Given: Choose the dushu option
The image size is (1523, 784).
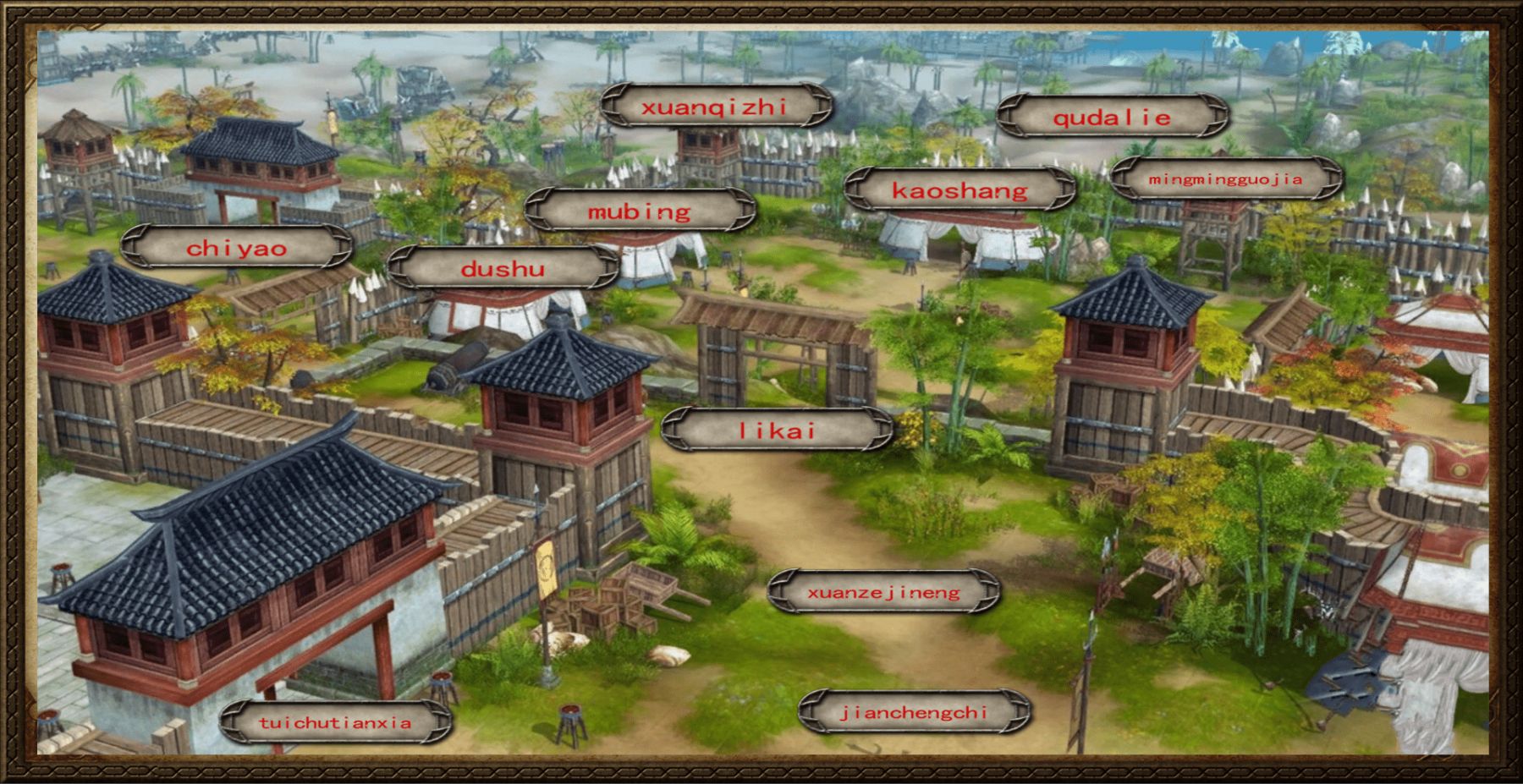Looking at the screenshot, I should [x=503, y=268].
